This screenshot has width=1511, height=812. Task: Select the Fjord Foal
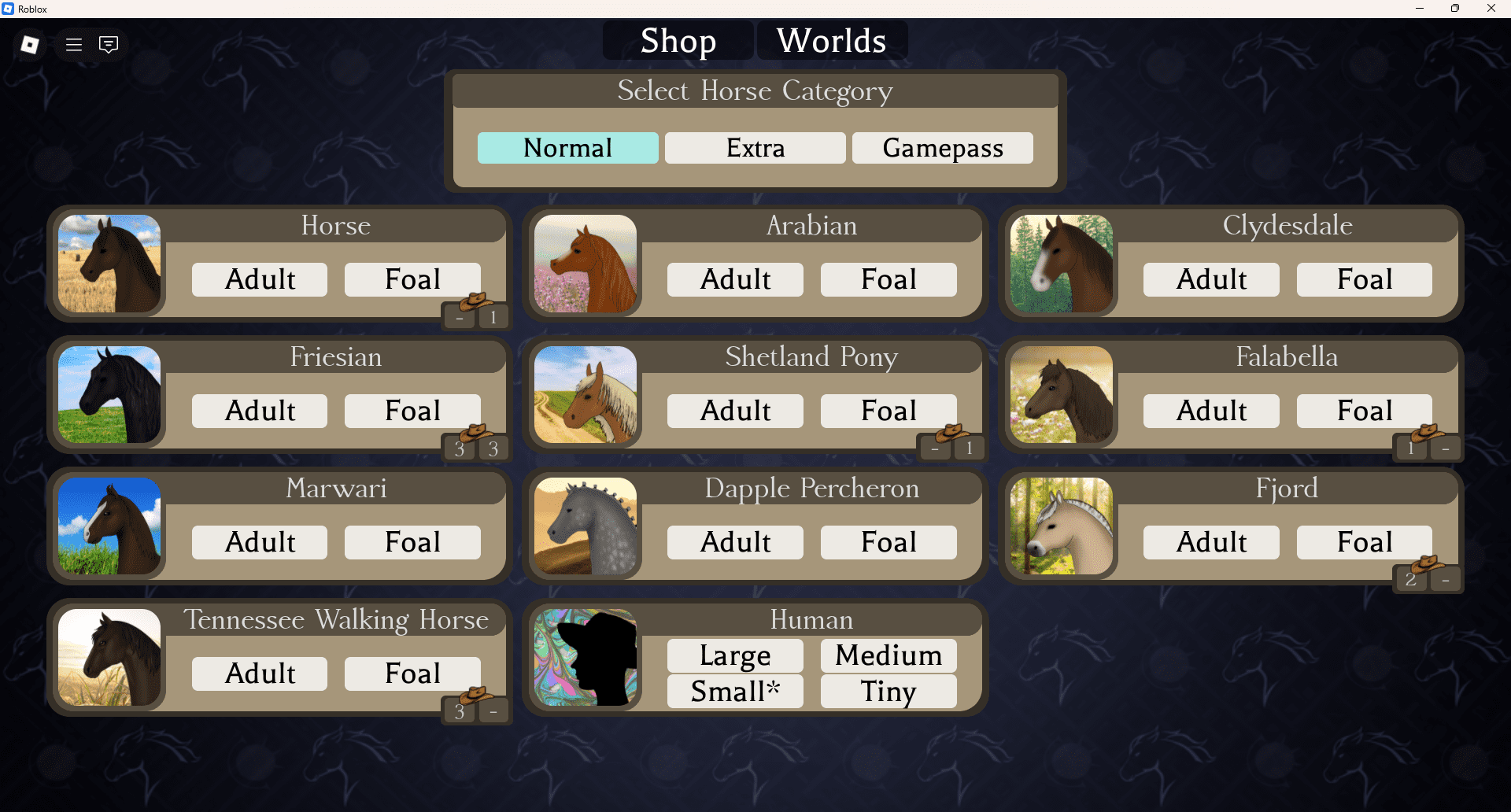1364,542
